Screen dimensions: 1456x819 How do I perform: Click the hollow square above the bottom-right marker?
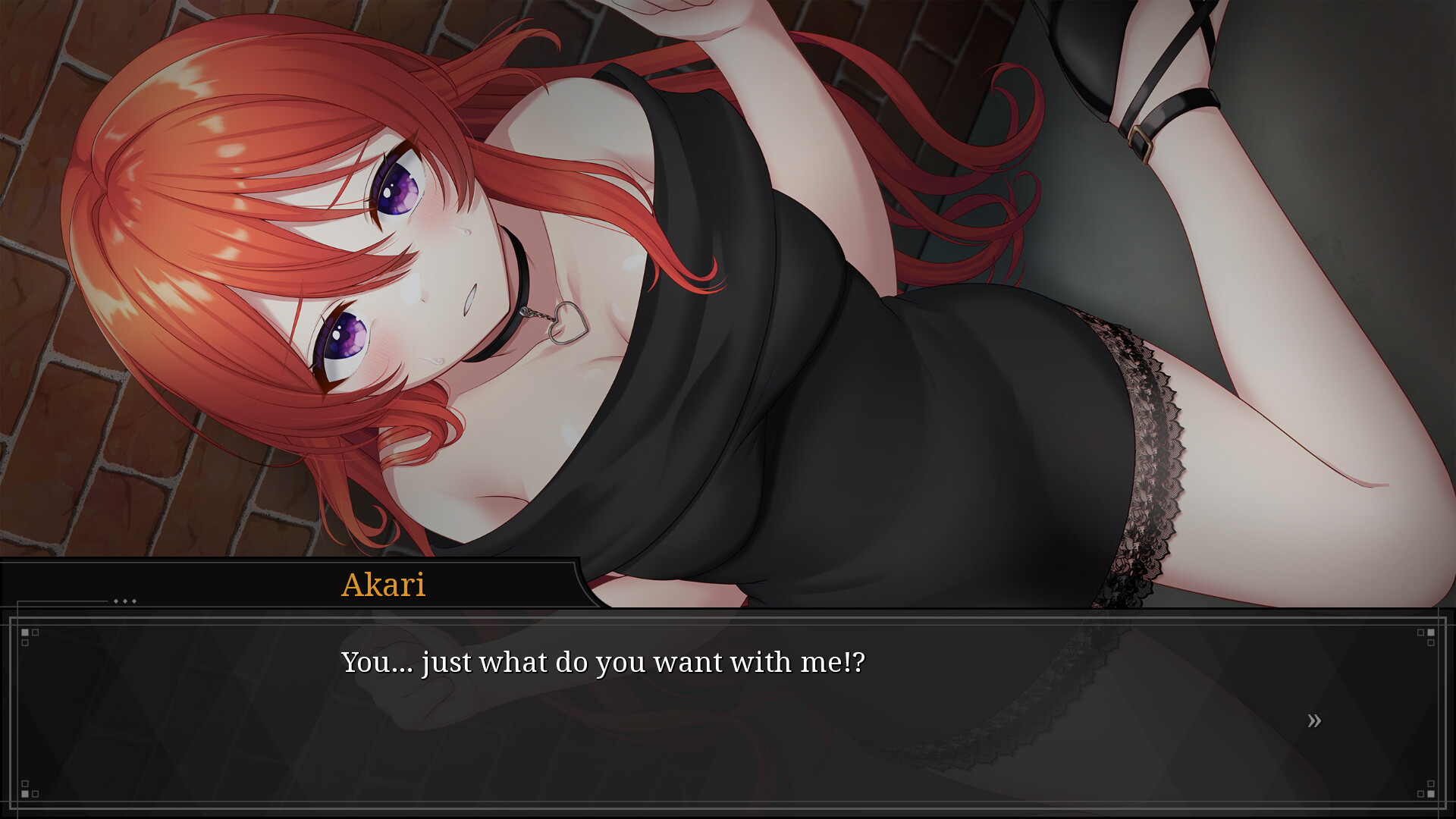click(1431, 783)
